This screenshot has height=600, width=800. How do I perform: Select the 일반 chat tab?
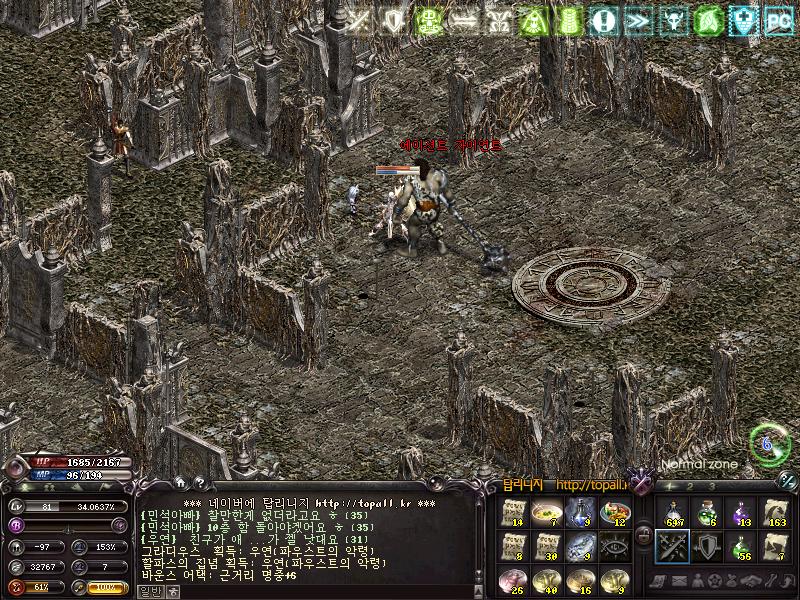[x=150, y=591]
